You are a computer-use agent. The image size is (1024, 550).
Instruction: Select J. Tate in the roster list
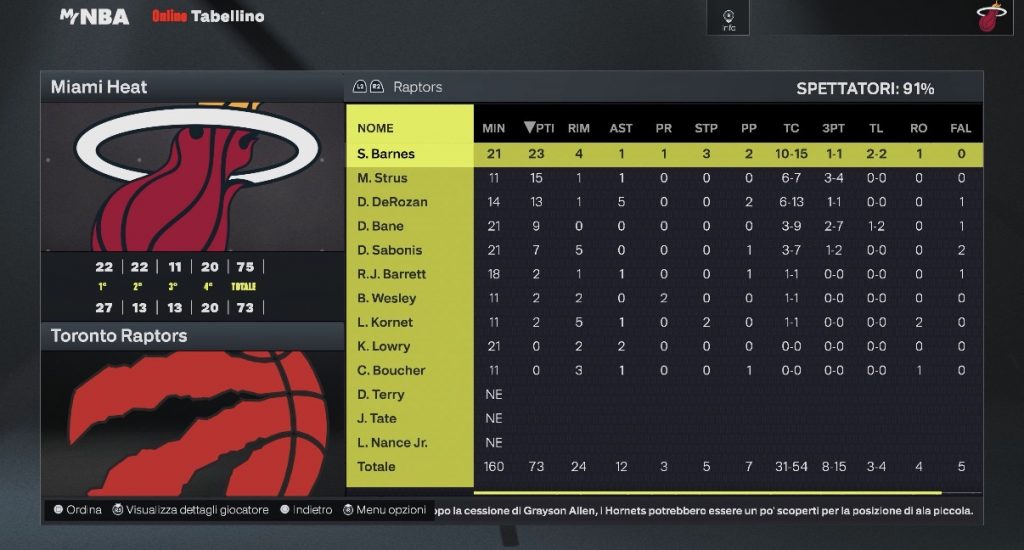click(377, 418)
